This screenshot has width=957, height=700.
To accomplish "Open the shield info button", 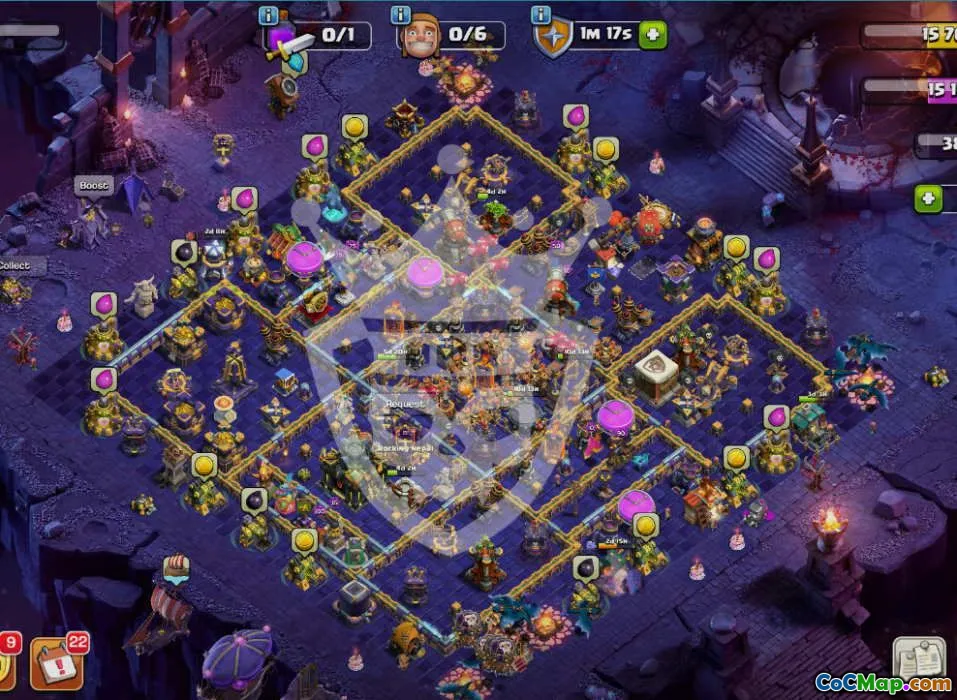I will pos(541,15).
